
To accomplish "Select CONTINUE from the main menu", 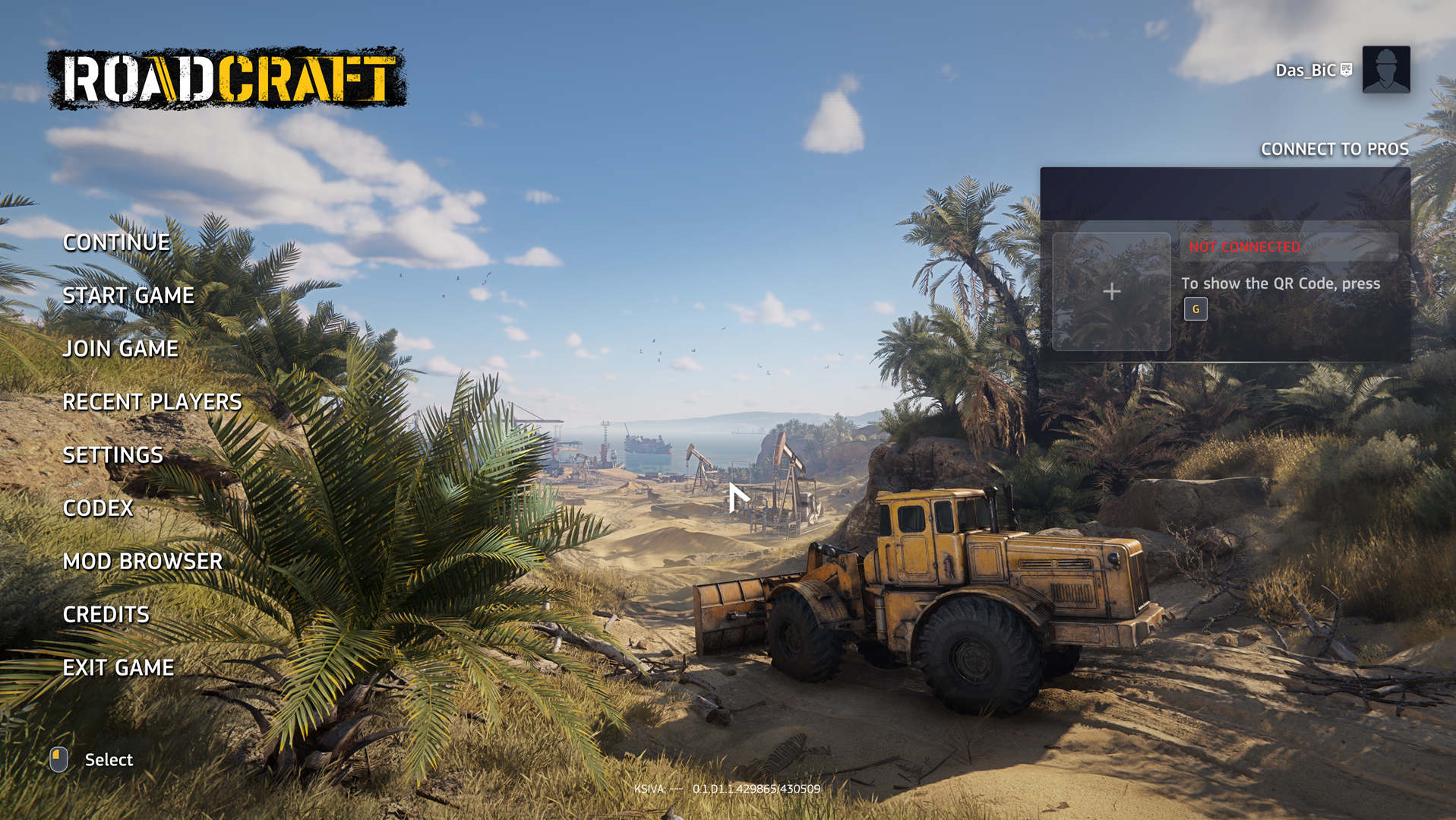I will 116,242.
